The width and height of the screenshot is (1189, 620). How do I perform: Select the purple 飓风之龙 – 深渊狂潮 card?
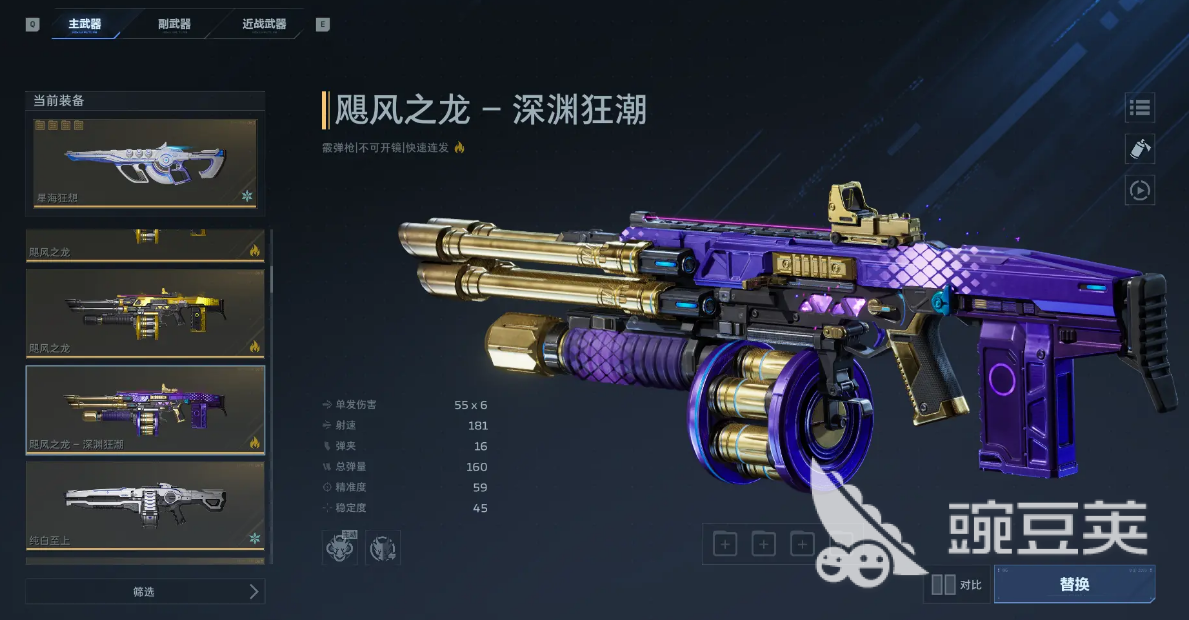[x=145, y=410]
